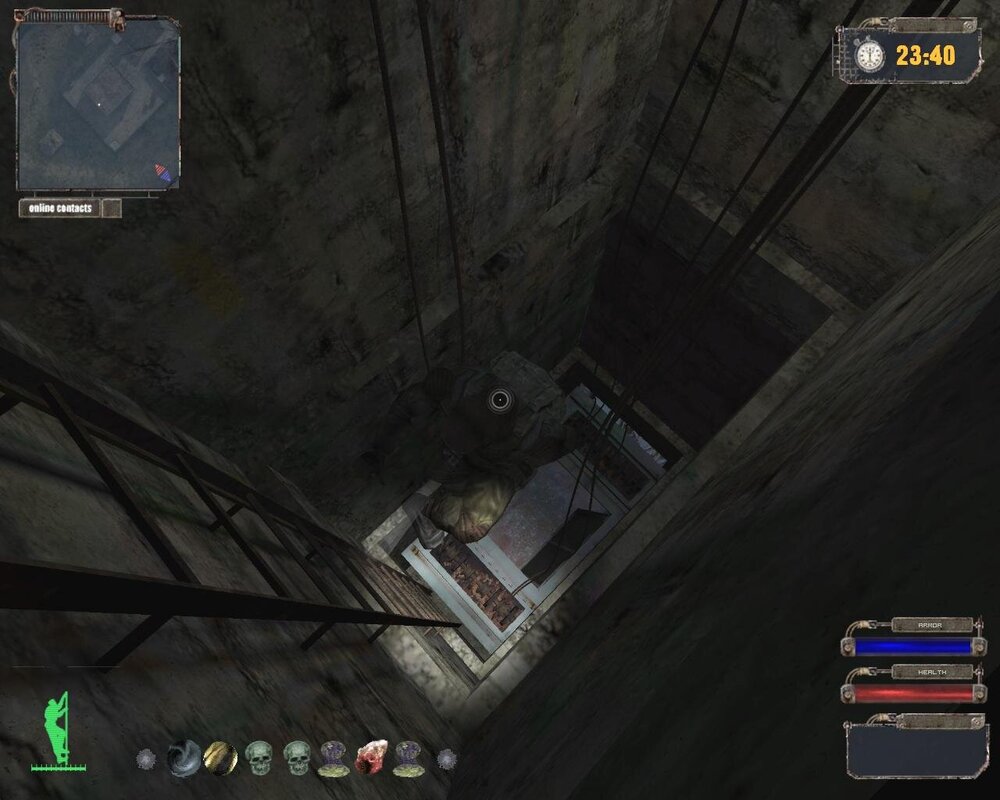
Task: Click the minimap
Action: click(97, 104)
